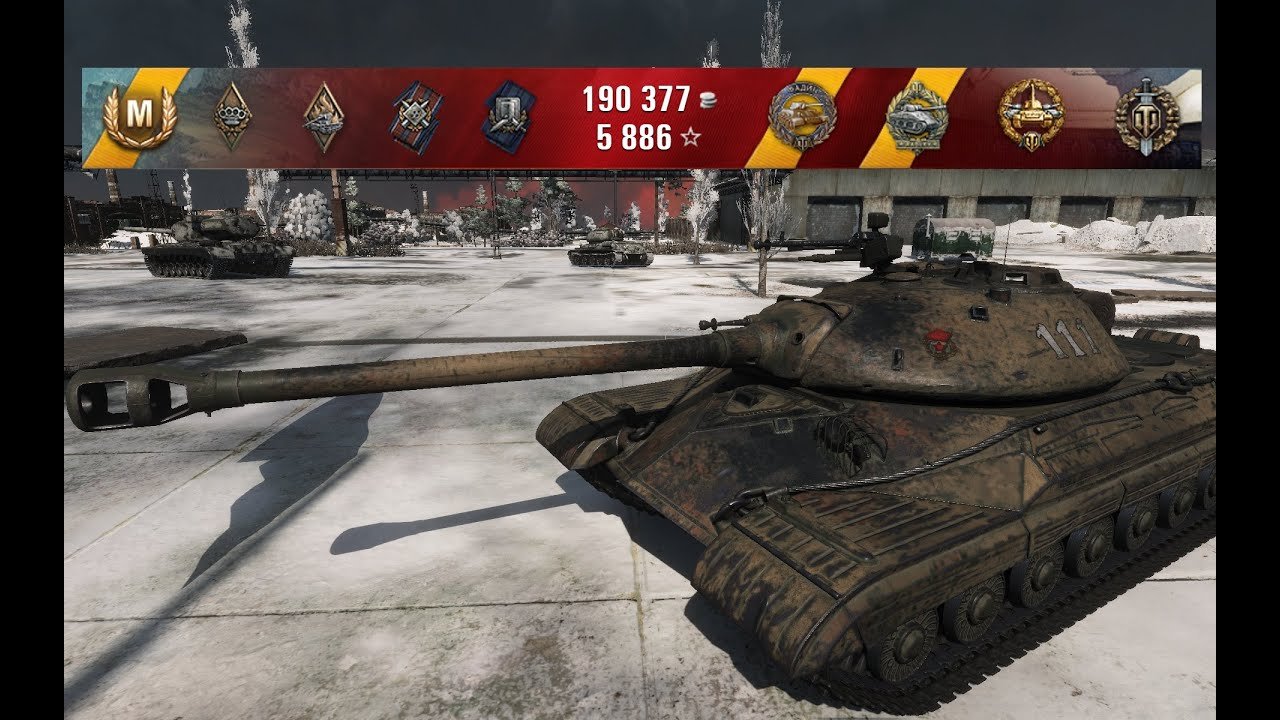This screenshot has height=720, width=1280.
Task: Inspect the Radley-Walters tank medal
Action: [802, 117]
